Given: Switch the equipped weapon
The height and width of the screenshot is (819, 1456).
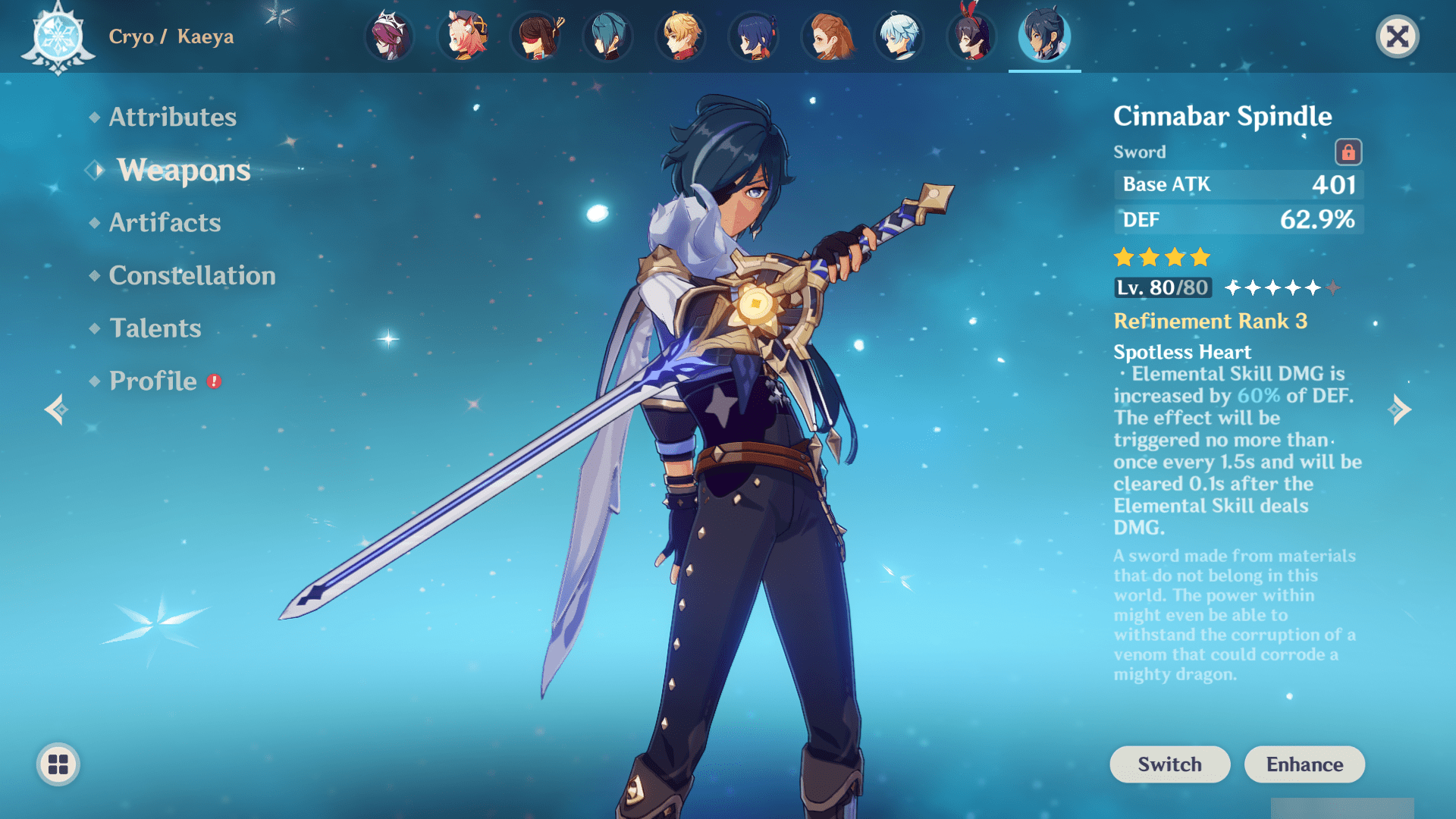Looking at the screenshot, I should (1169, 764).
